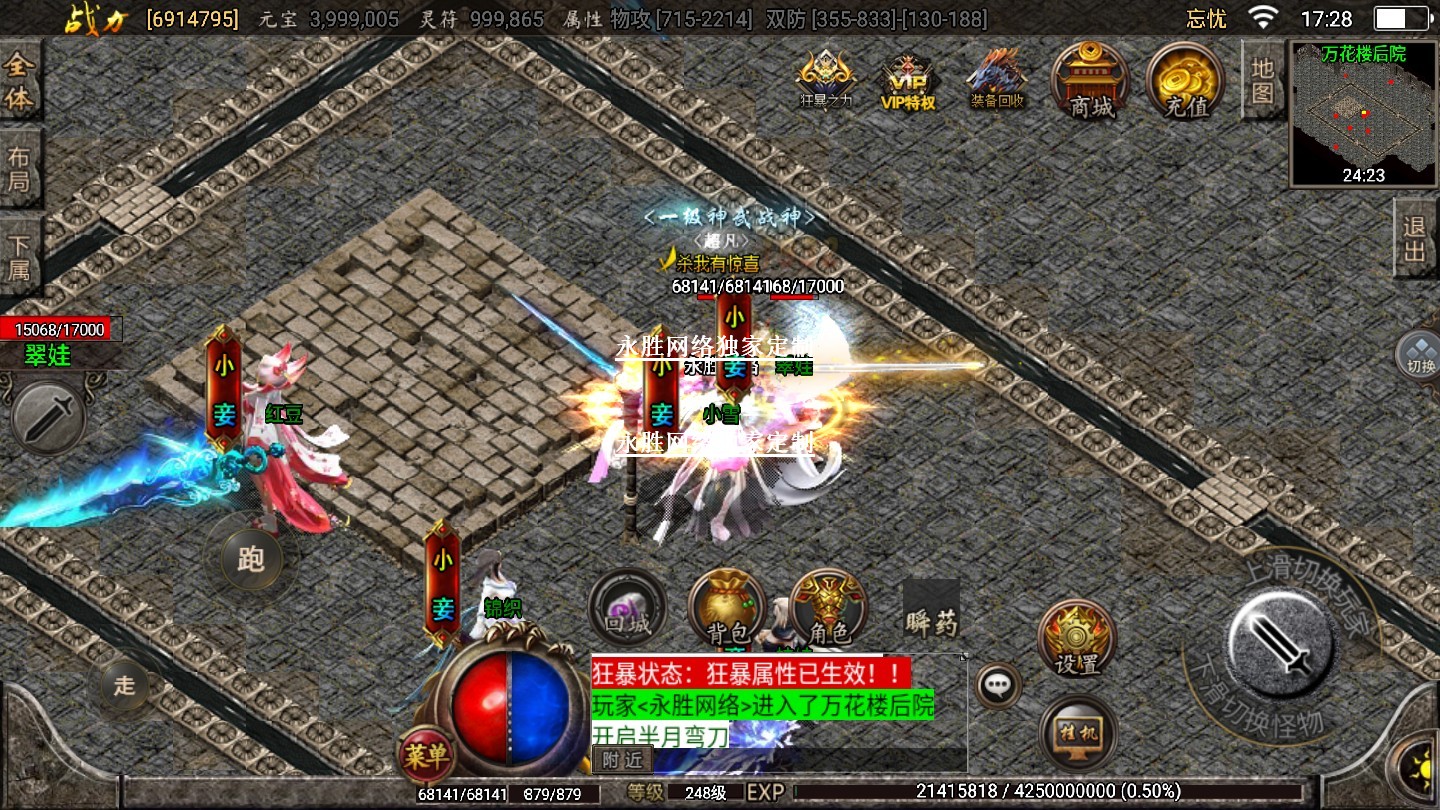Open the 菜单 menu button
The width and height of the screenshot is (1440, 810).
[426, 756]
